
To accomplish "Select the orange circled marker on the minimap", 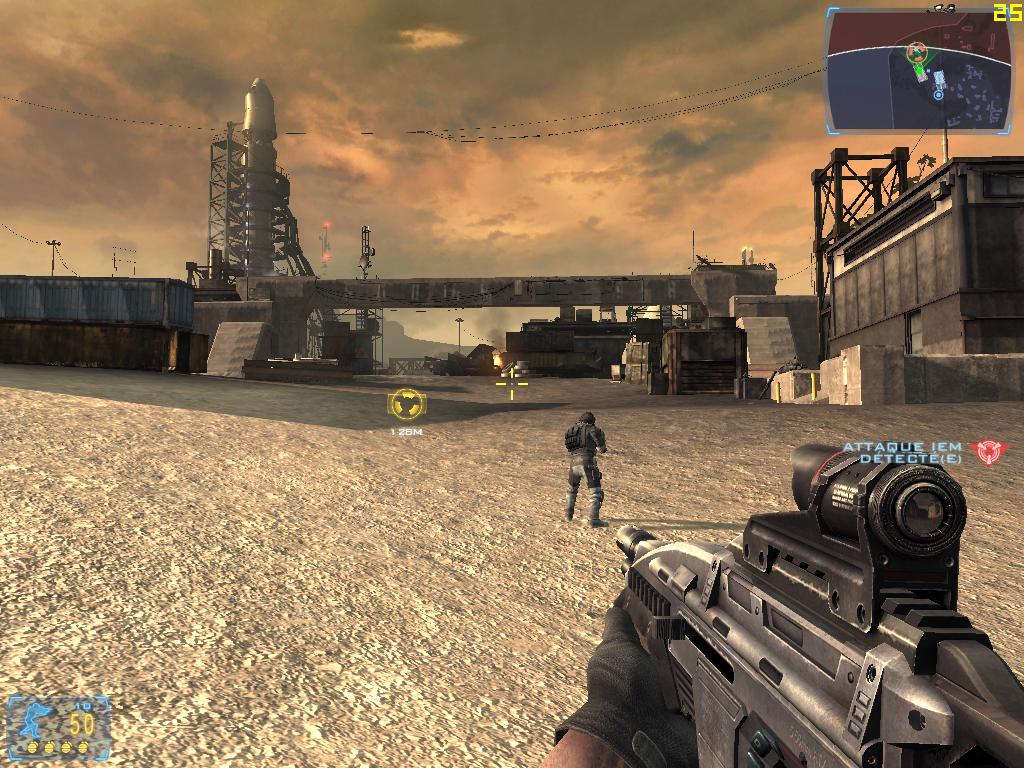I will click(916, 51).
